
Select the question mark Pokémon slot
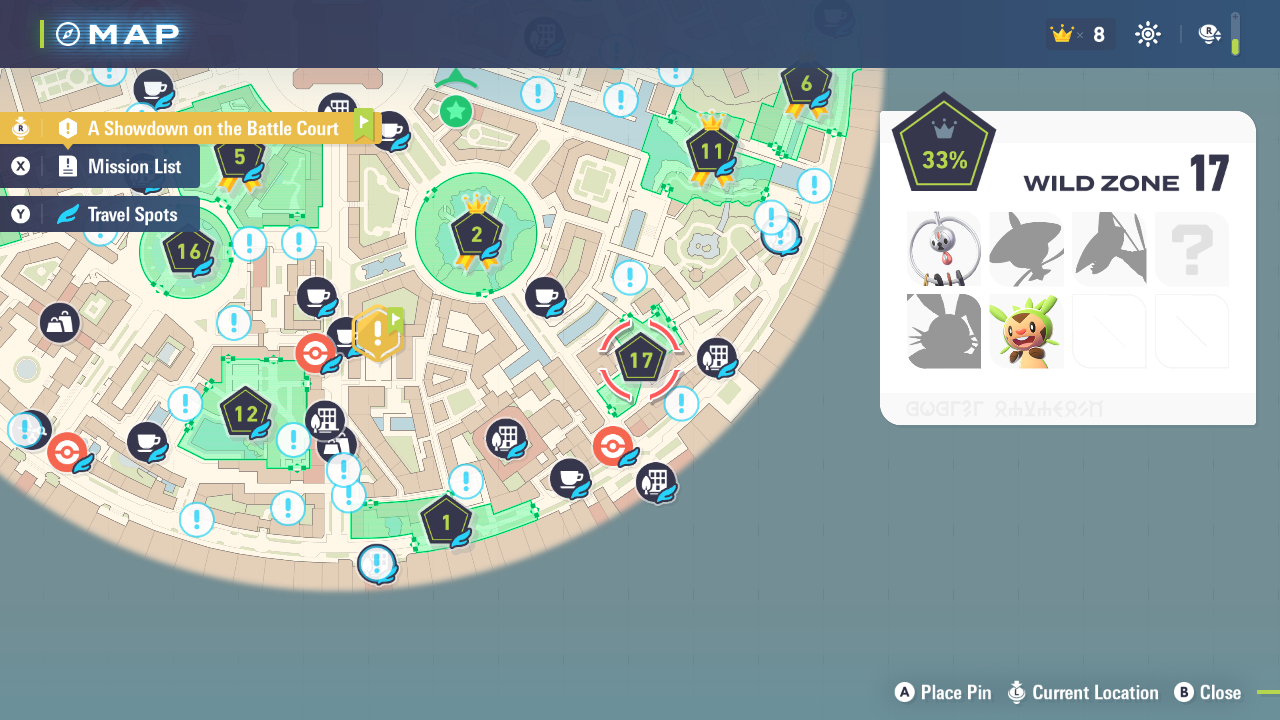pyautogui.click(x=1191, y=249)
